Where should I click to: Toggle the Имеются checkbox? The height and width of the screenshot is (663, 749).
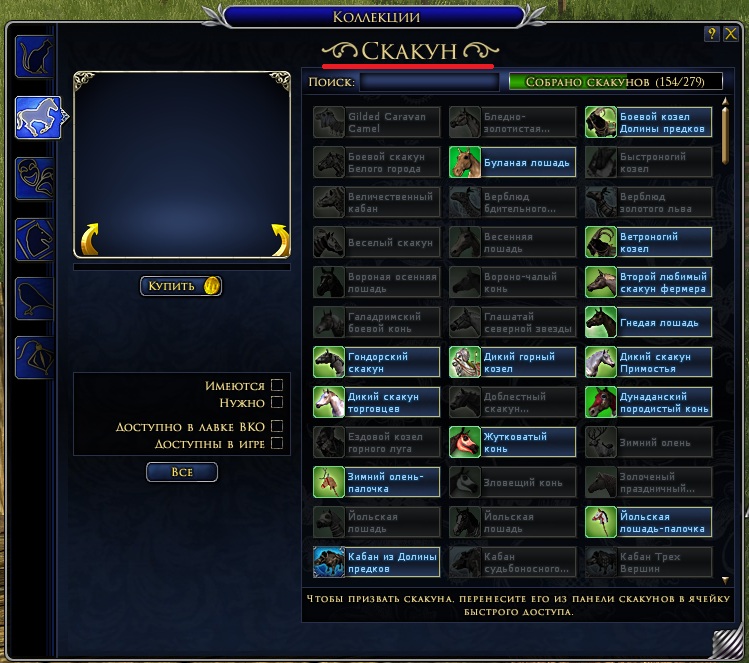(277, 385)
